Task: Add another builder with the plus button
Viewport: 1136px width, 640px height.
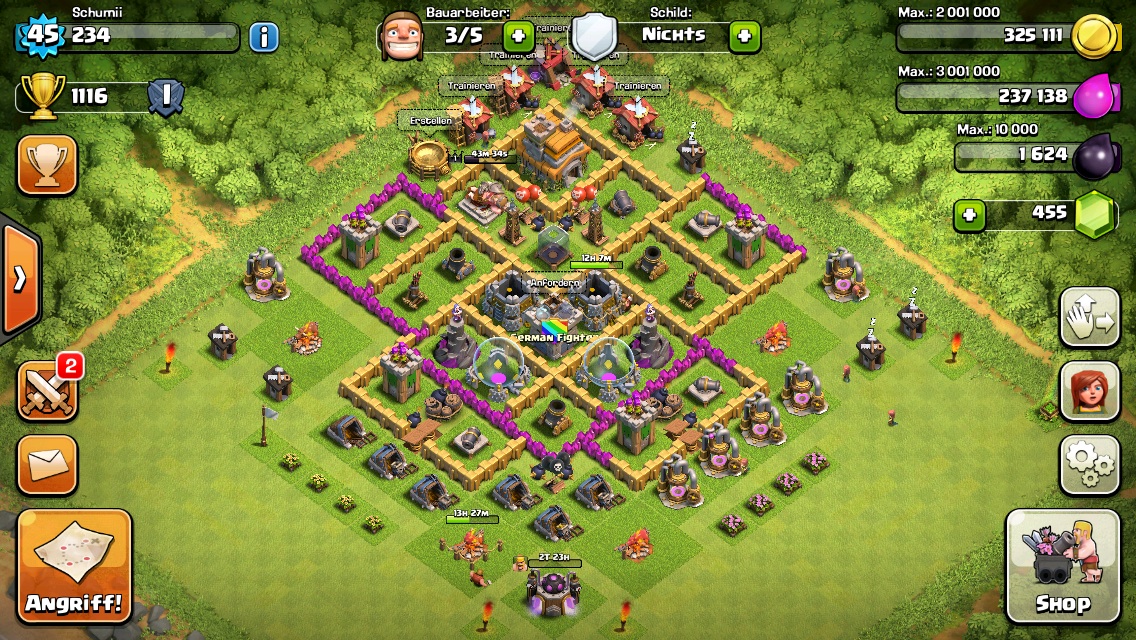Action: pyautogui.click(x=518, y=37)
